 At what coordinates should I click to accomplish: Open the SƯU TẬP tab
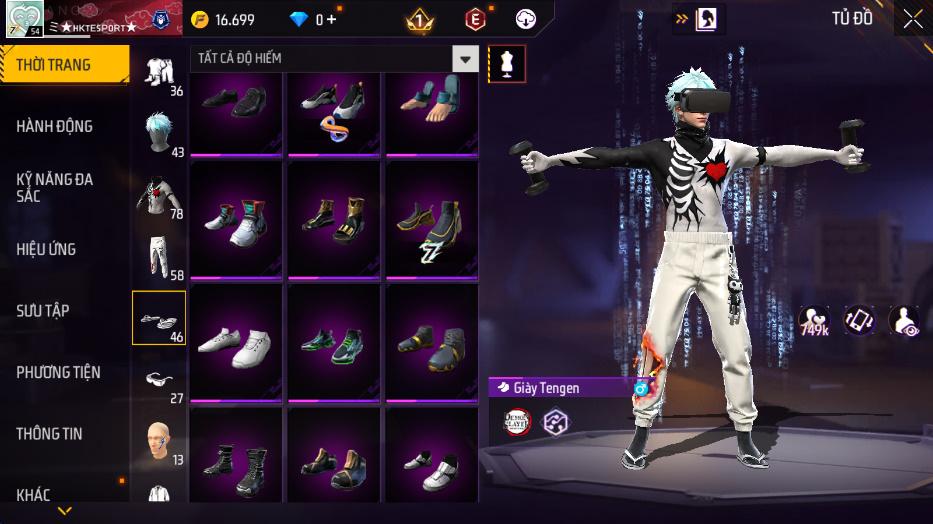[43, 311]
